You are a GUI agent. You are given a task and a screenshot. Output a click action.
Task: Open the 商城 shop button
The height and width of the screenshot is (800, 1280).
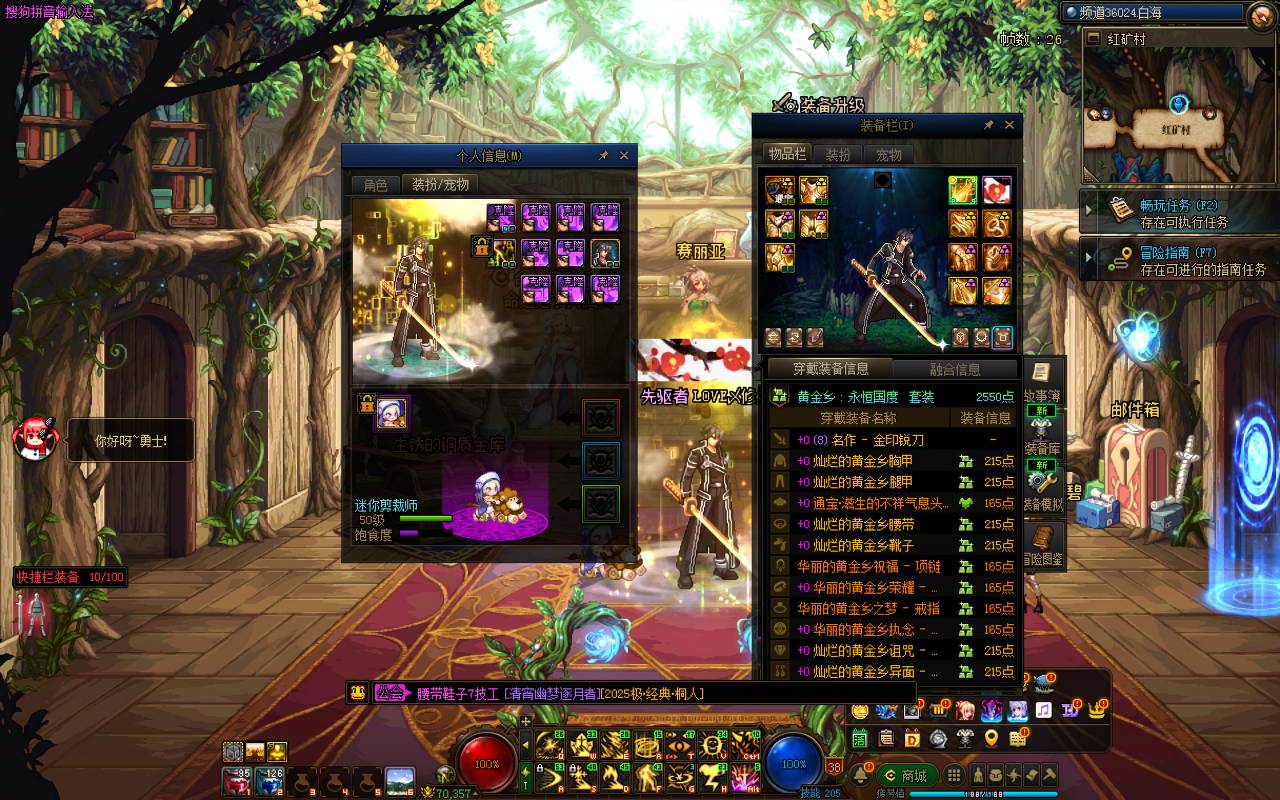click(905, 776)
